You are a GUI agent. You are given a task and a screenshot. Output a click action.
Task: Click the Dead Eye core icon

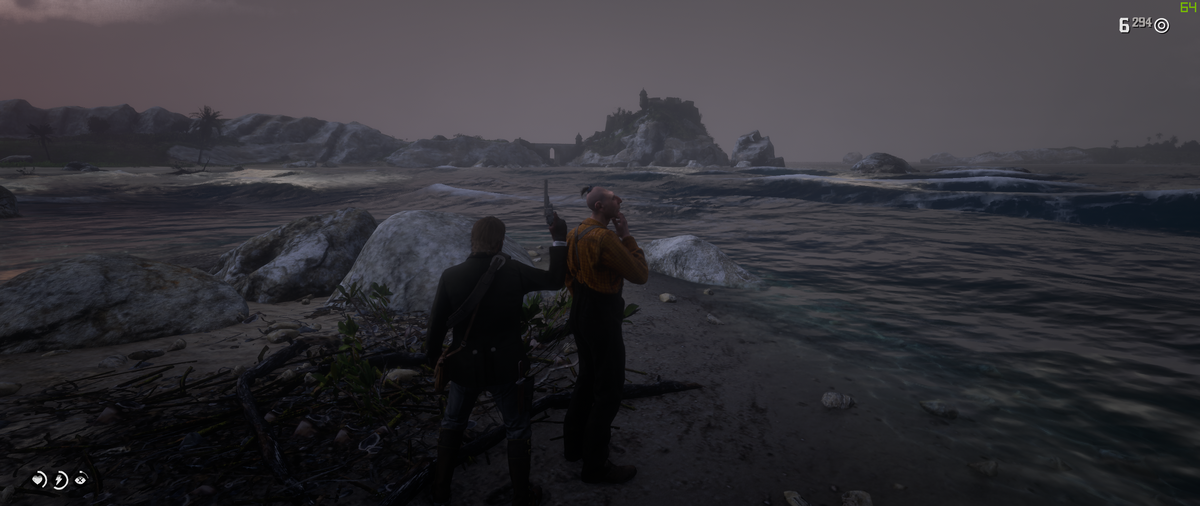tap(81, 480)
